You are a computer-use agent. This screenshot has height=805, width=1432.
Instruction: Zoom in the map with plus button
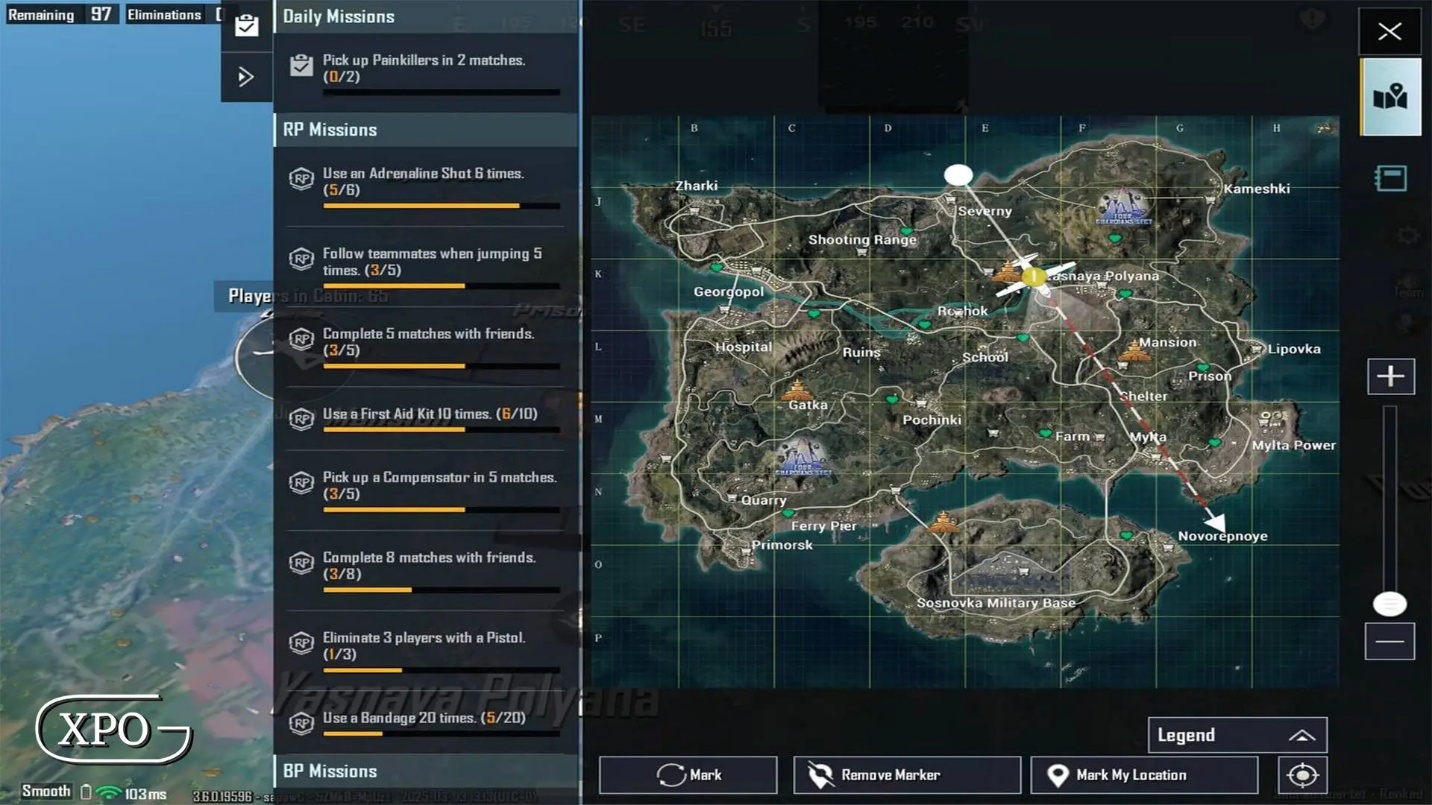(1390, 377)
